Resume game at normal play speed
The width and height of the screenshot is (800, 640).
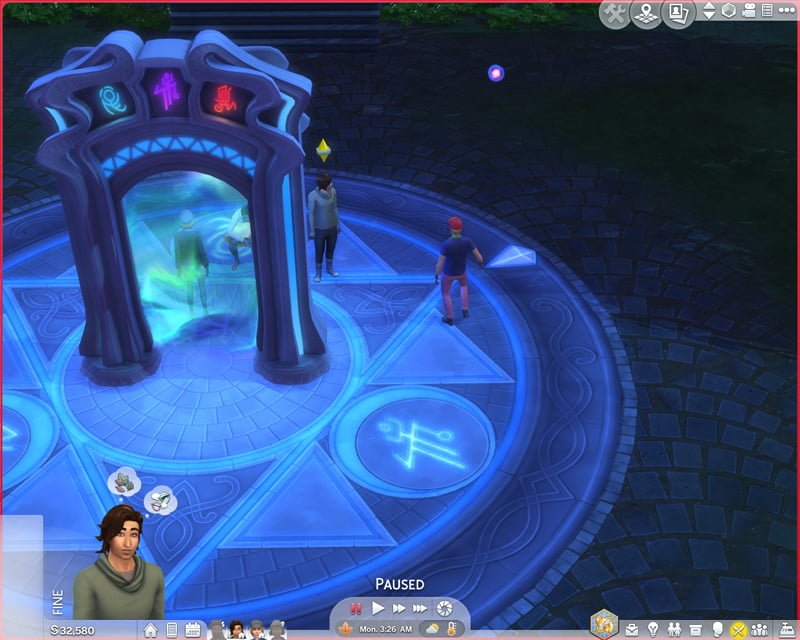378,608
